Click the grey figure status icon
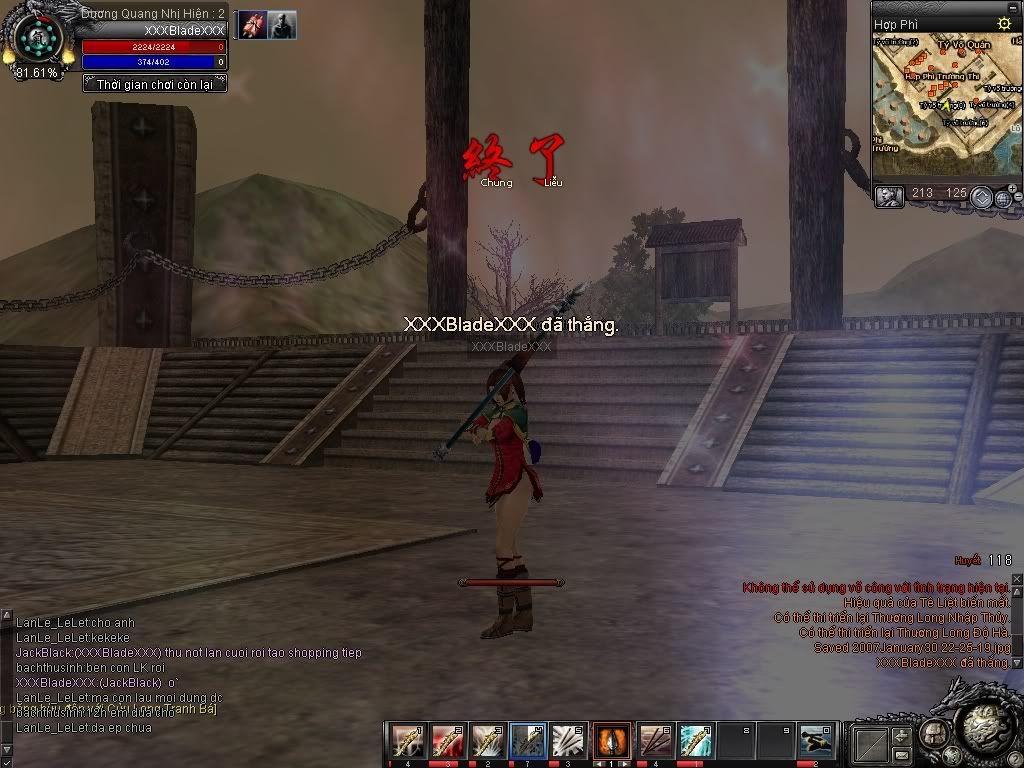The width and height of the screenshot is (1024, 768). [282, 25]
